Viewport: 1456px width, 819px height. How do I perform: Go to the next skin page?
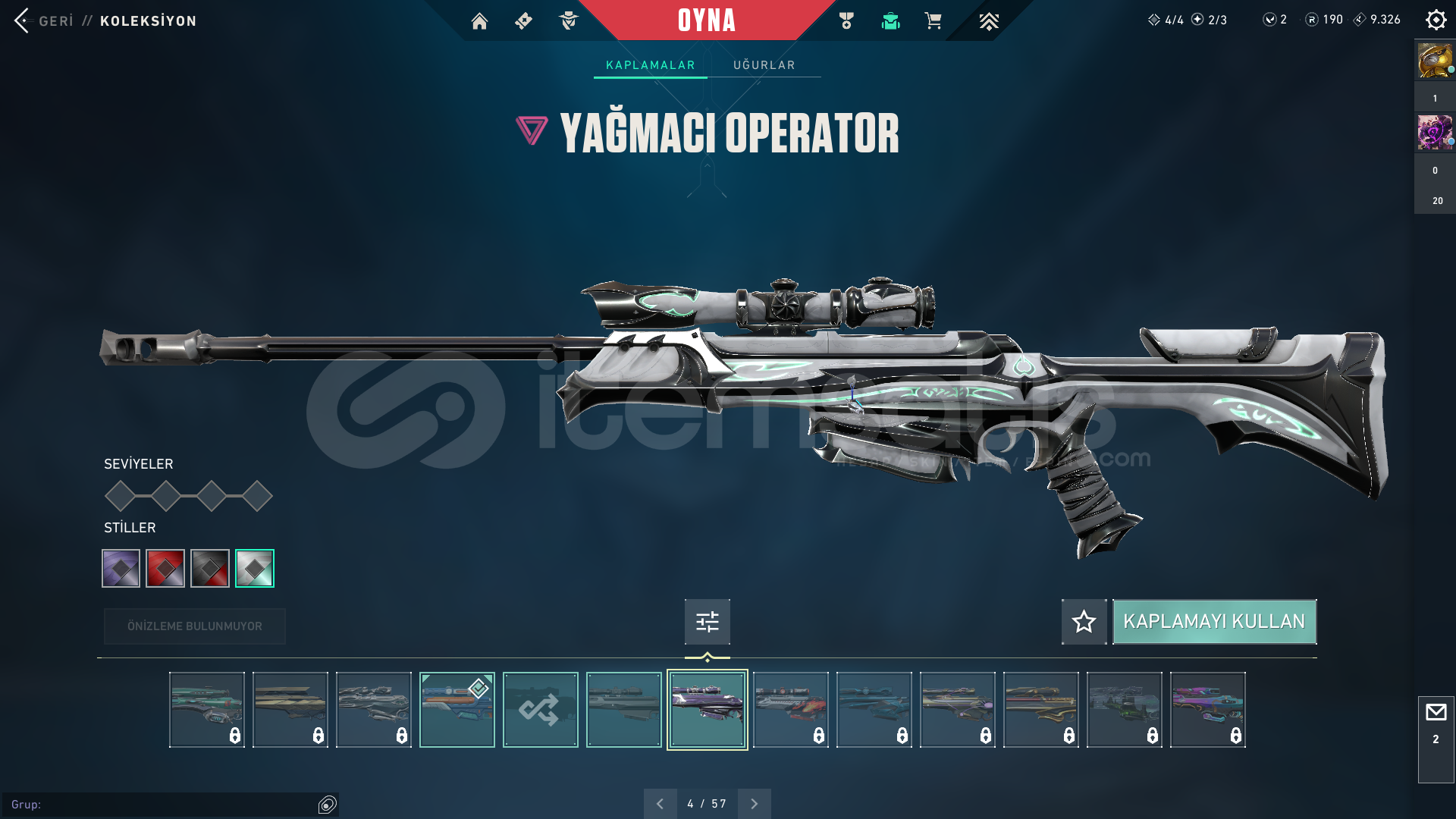[754, 804]
